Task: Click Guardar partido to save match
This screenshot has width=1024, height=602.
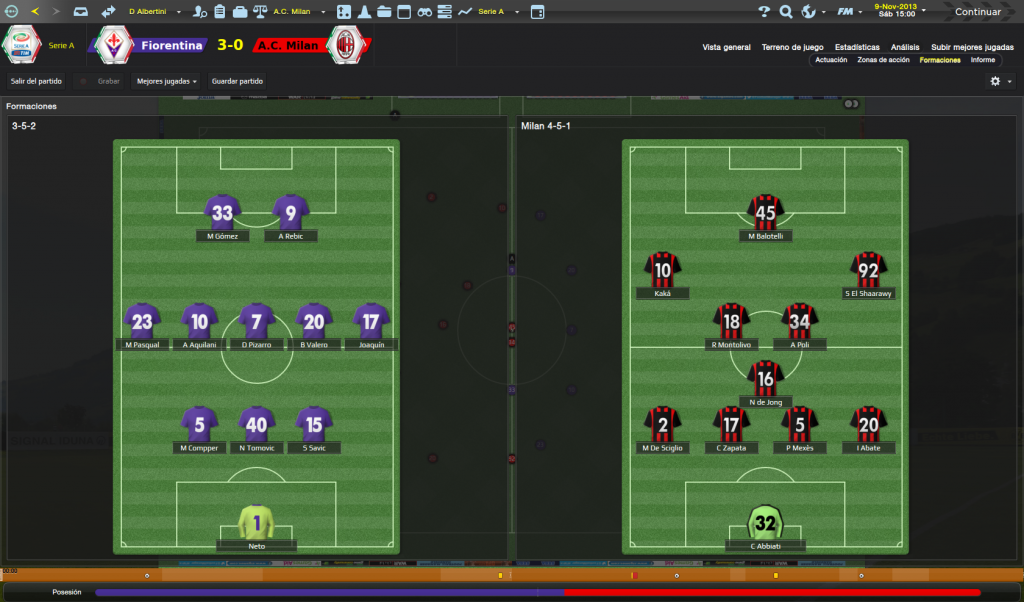Action: (x=237, y=81)
